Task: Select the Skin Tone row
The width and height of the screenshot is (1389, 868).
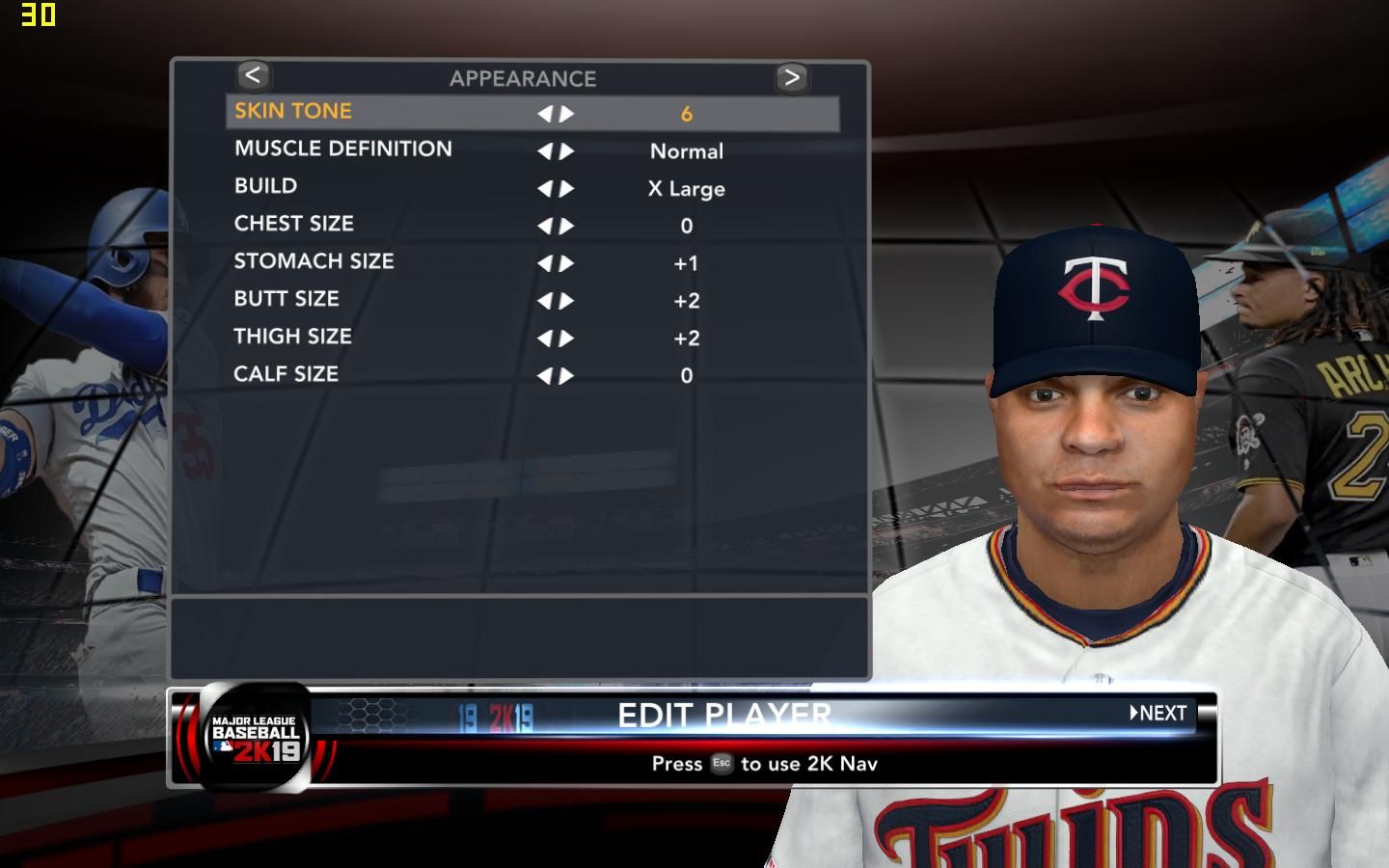Action: [293, 112]
